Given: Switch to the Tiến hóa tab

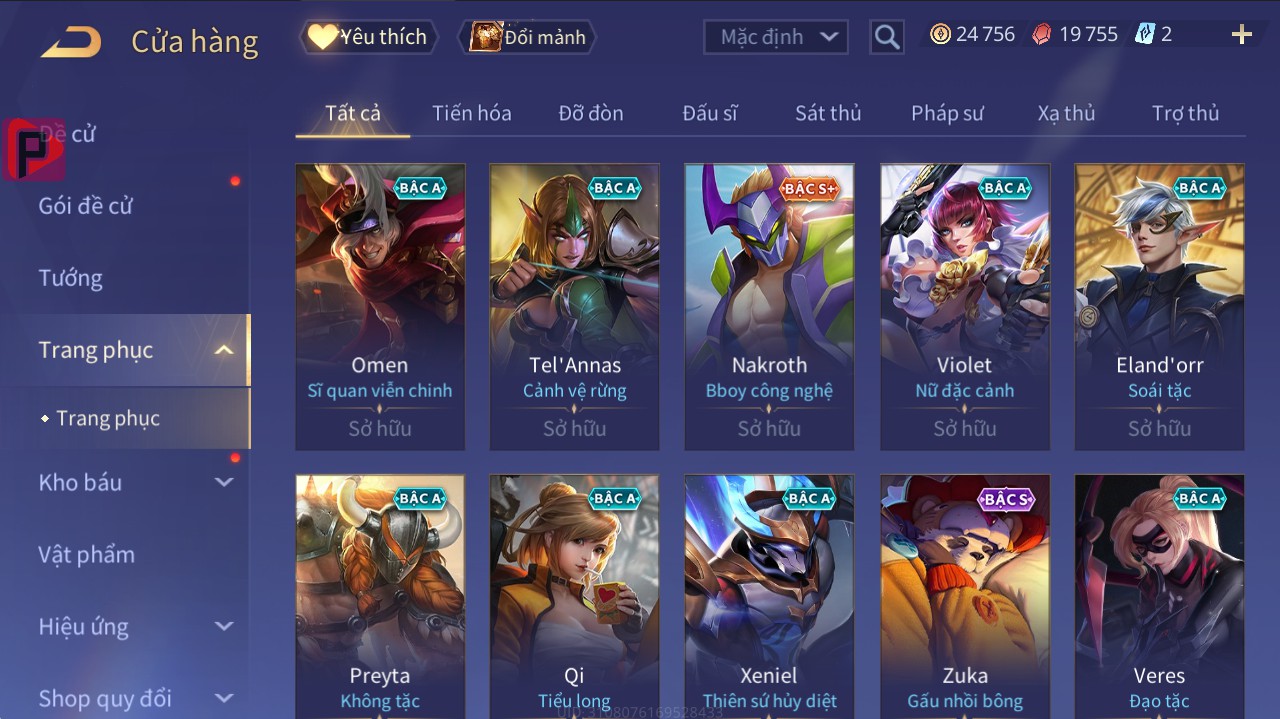Looking at the screenshot, I should click(x=471, y=113).
